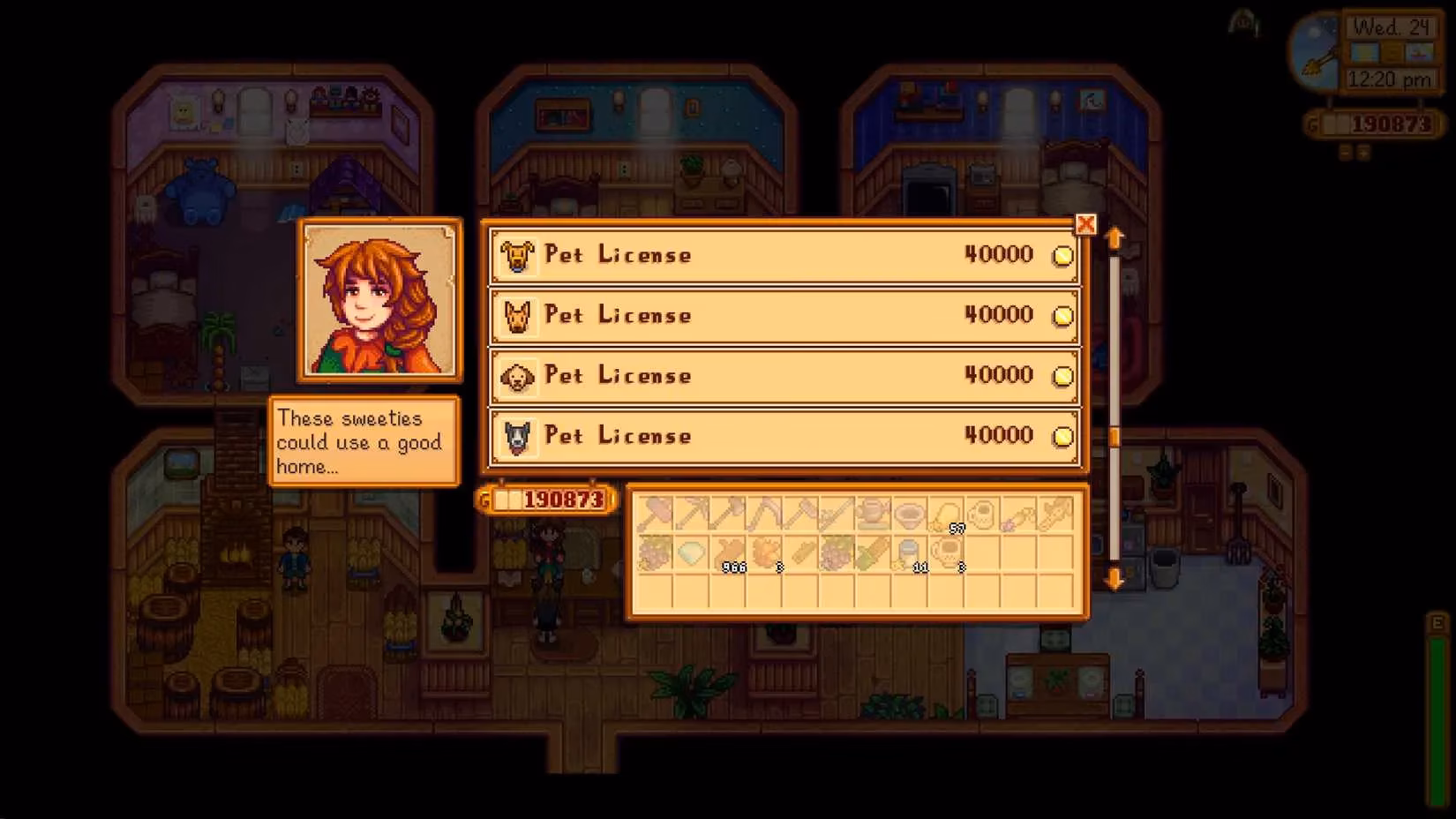Image resolution: width=1456 pixels, height=819 pixels.
Task: Buy the first Pet License for 40000
Action: click(x=784, y=255)
